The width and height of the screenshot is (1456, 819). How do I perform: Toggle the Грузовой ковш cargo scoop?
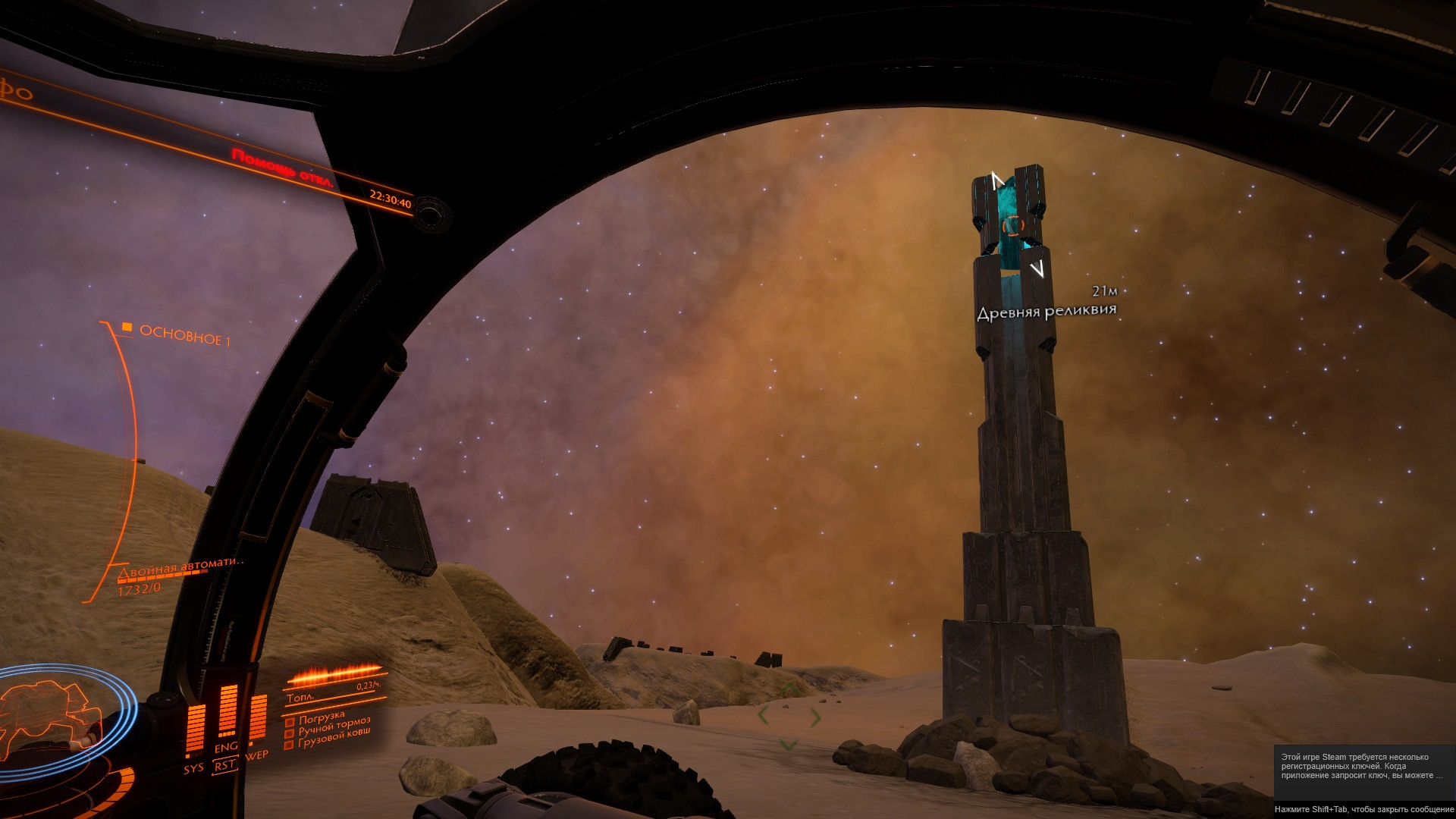(x=334, y=739)
